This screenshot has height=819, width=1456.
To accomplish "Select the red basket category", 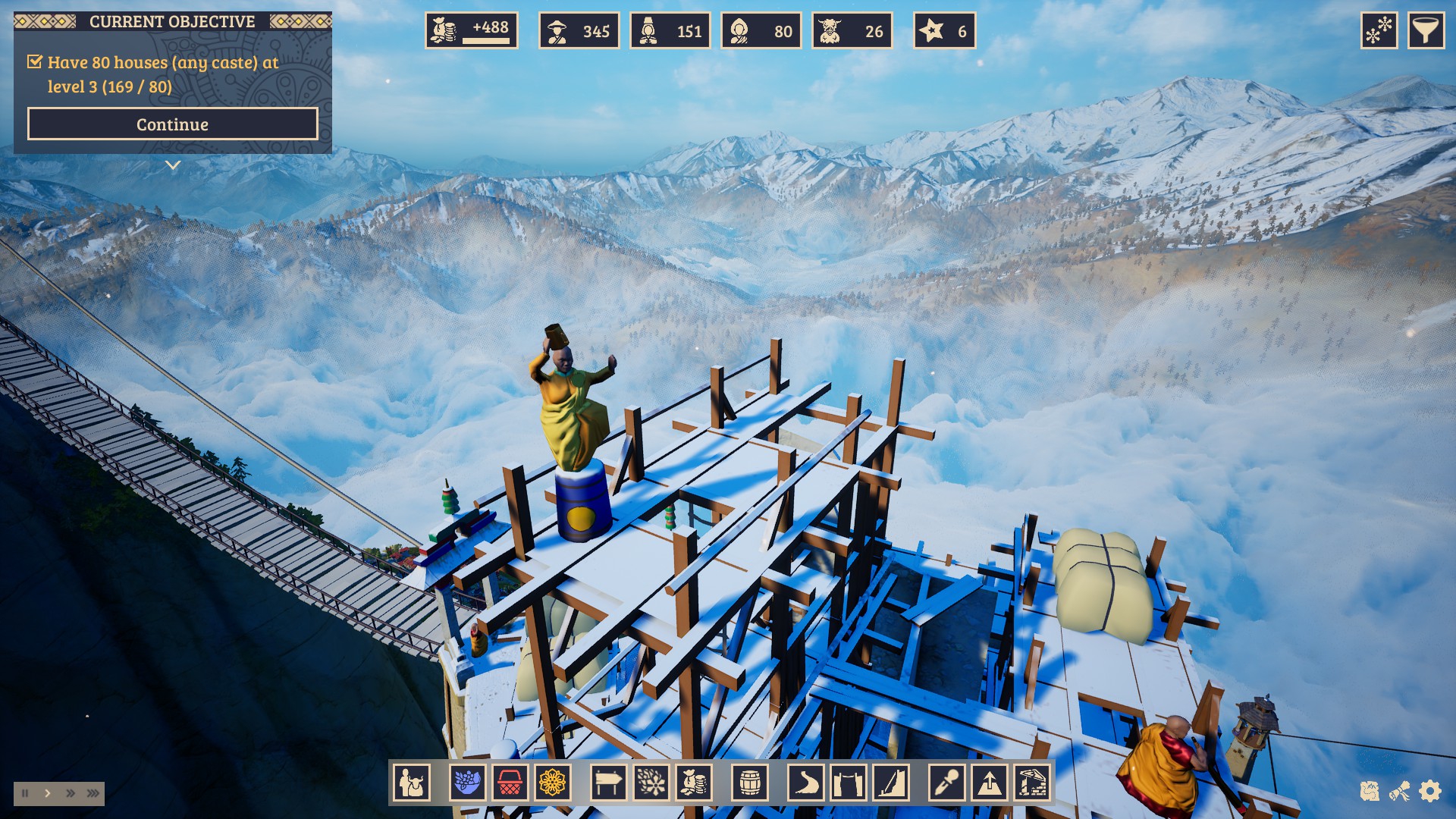I will pyautogui.click(x=510, y=782).
